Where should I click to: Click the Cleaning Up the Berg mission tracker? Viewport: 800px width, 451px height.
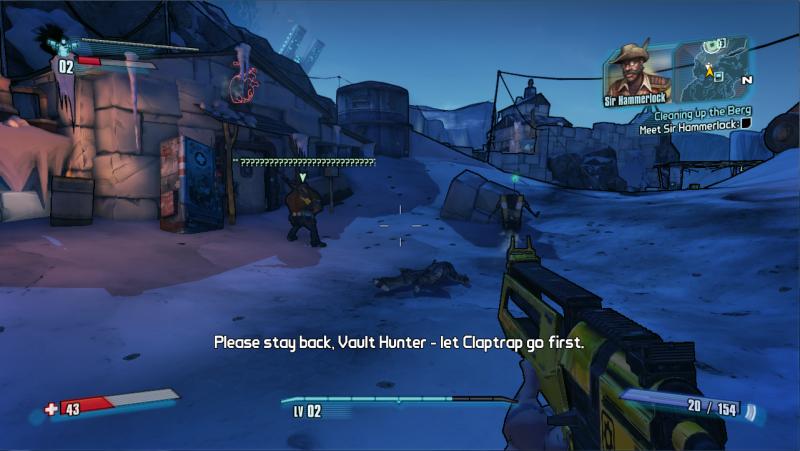tap(699, 114)
